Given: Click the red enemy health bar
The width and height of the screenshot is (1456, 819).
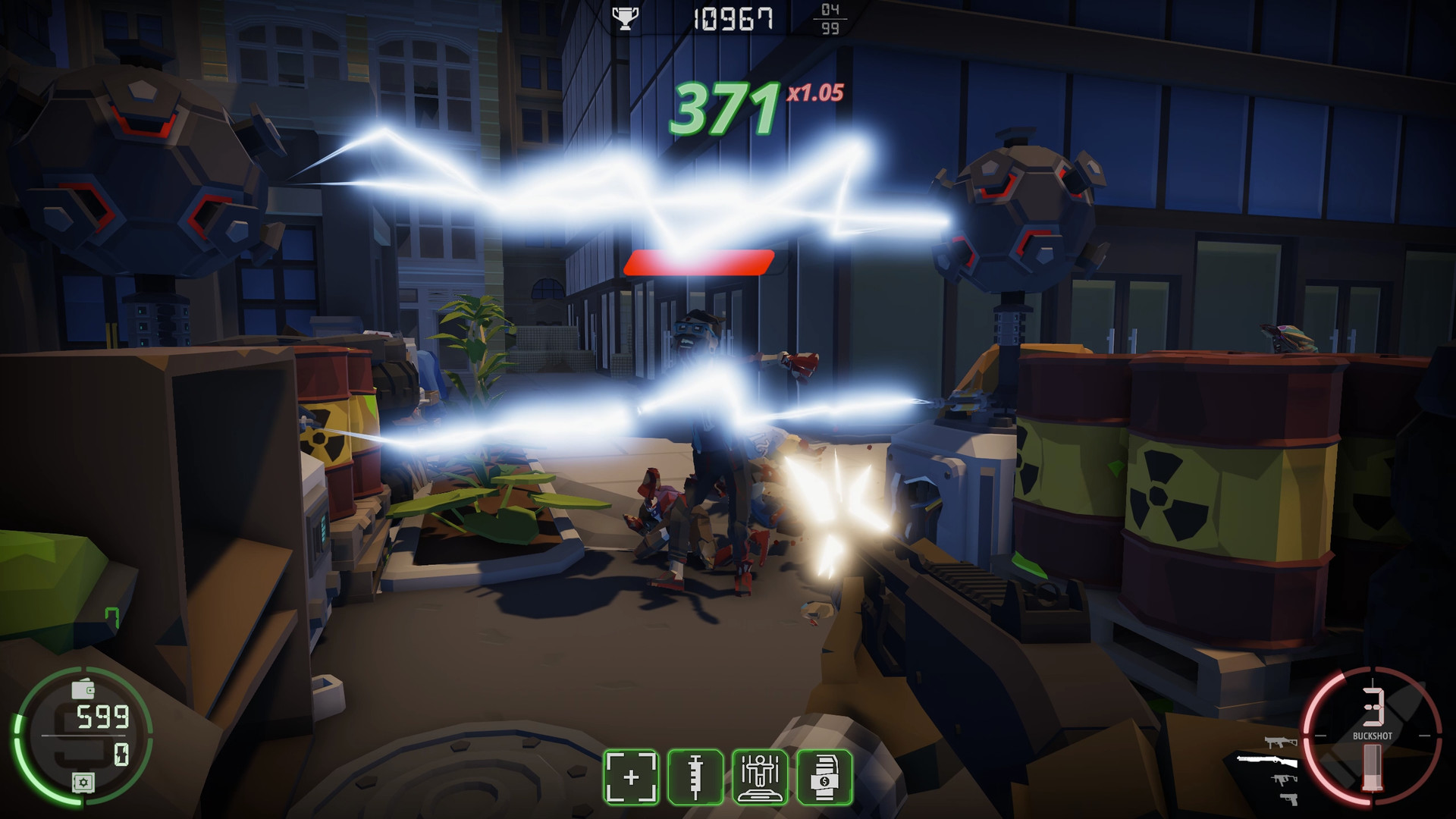Looking at the screenshot, I should click(x=698, y=262).
